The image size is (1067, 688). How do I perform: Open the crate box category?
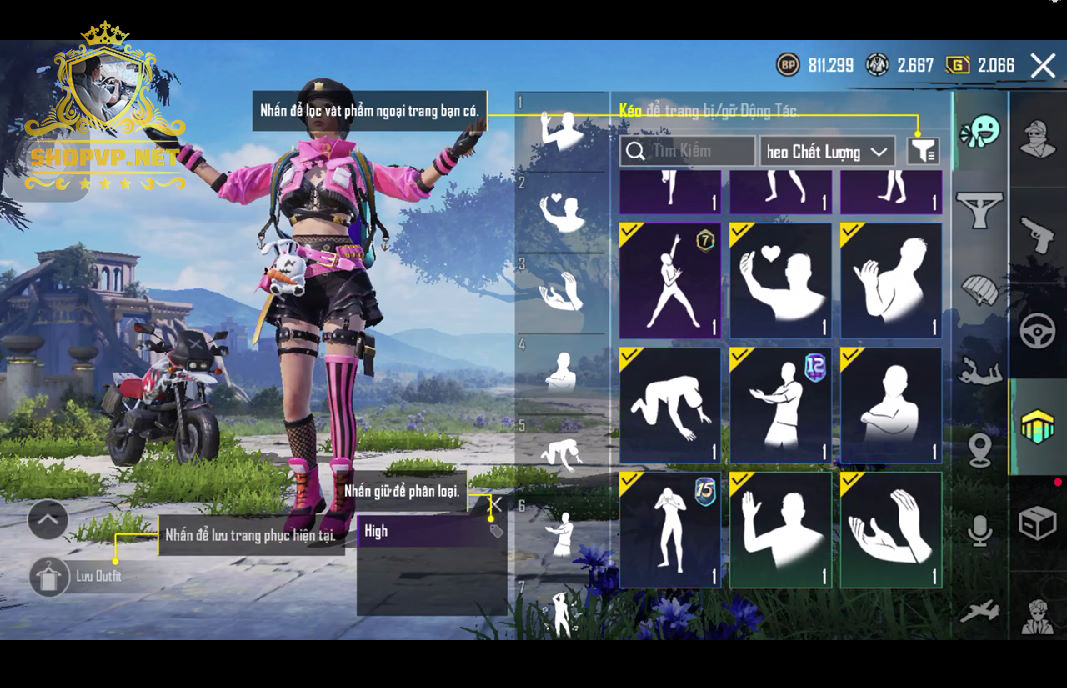coord(1037,523)
